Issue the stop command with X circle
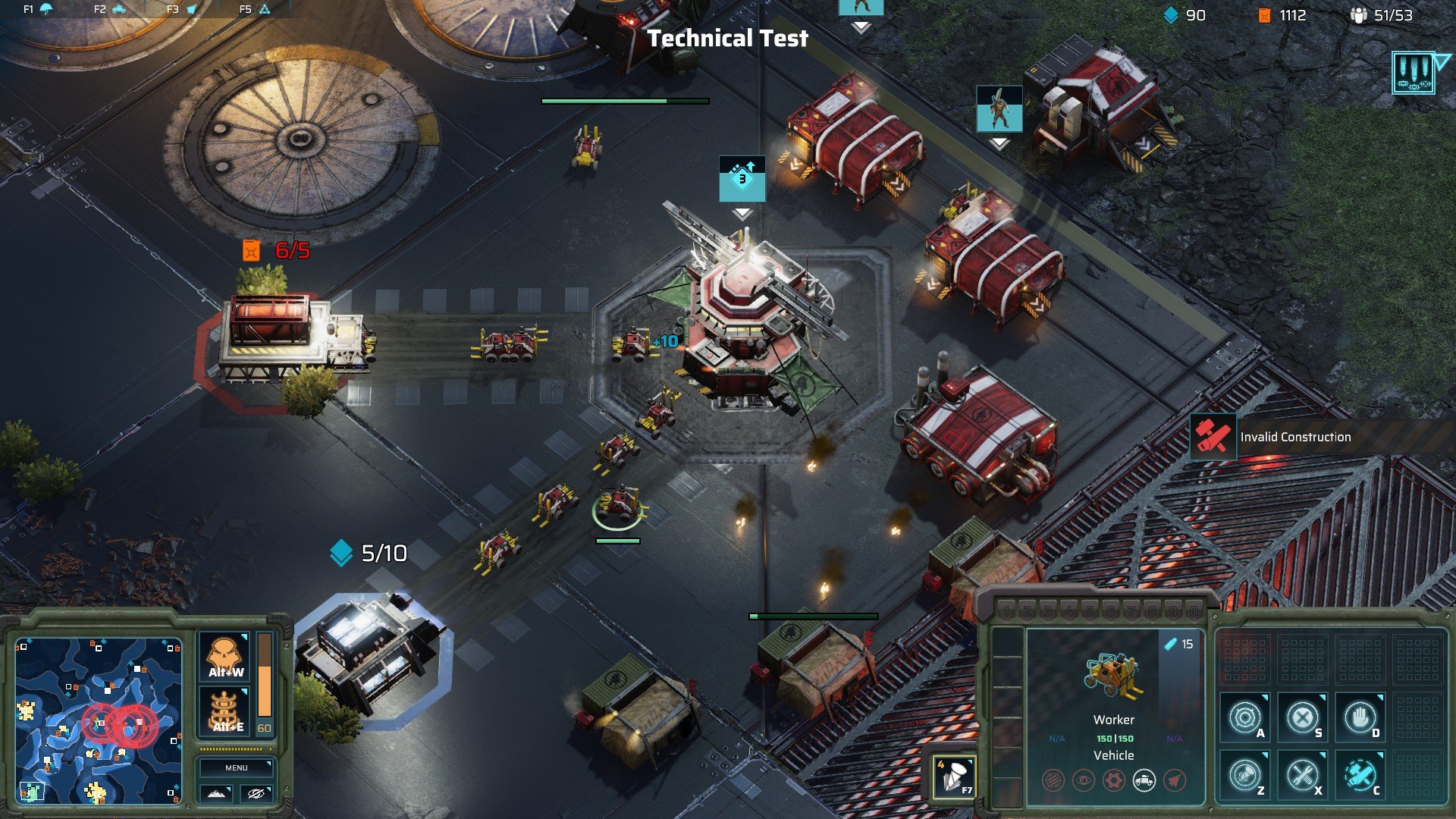Viewport: 1456px width, 819px height. click(1302, 717)
